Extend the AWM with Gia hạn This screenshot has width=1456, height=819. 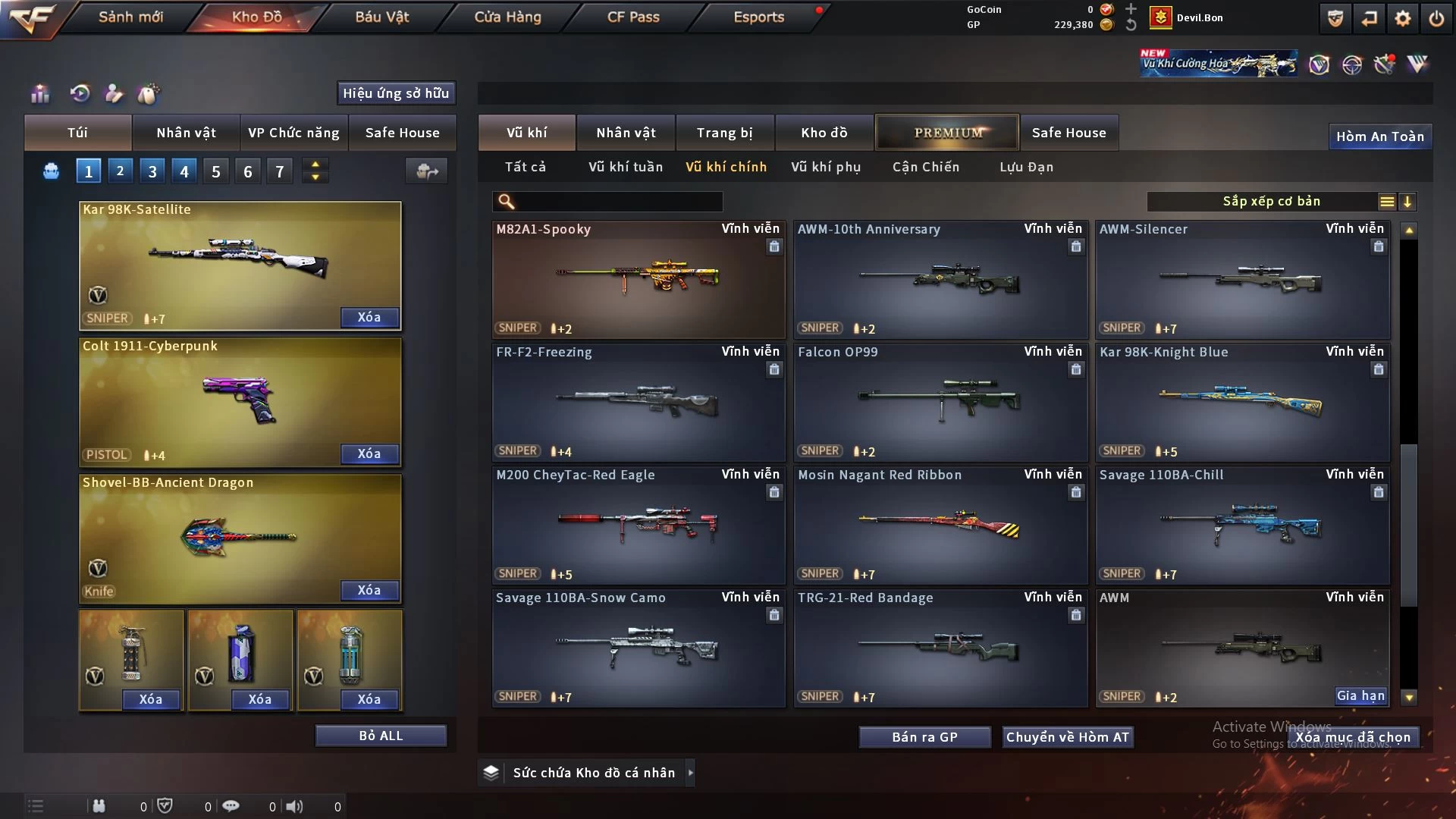(1360, 696)
